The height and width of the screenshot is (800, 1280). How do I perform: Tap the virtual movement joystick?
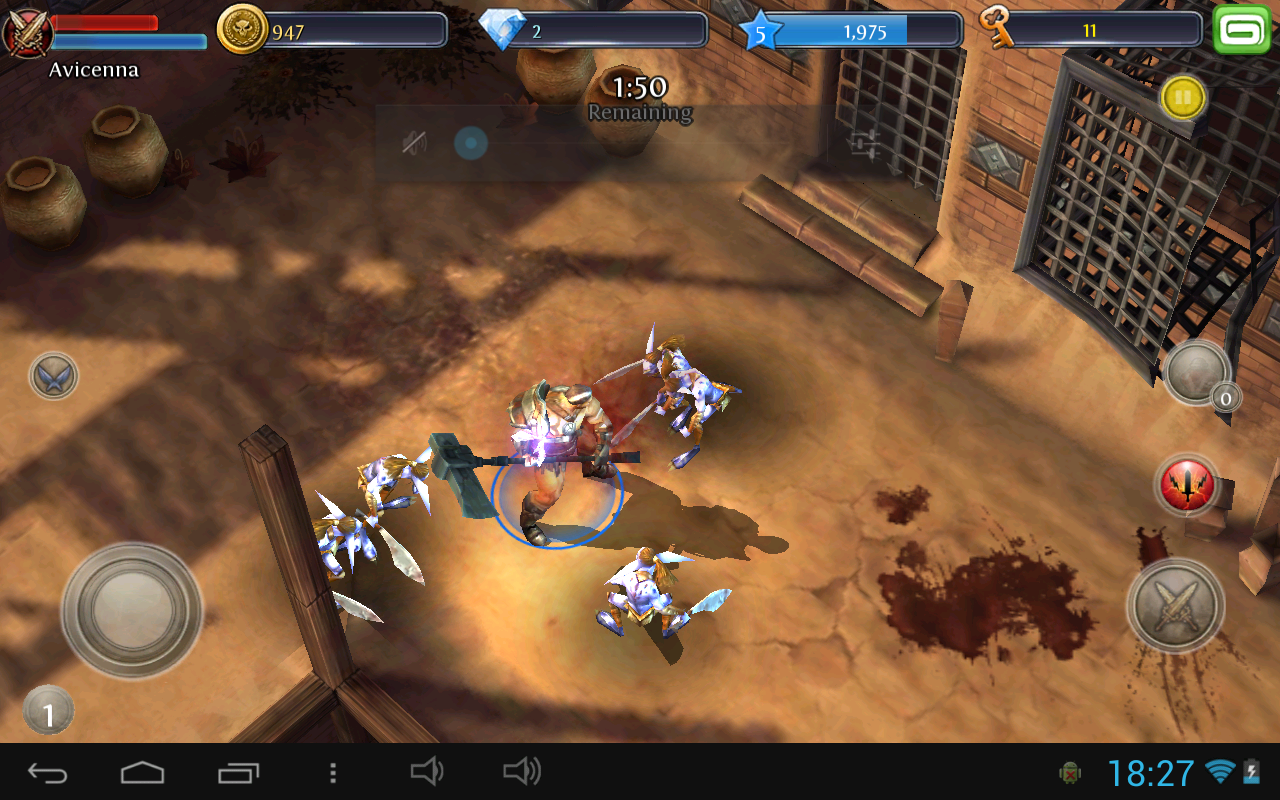[x=132, y=609]
